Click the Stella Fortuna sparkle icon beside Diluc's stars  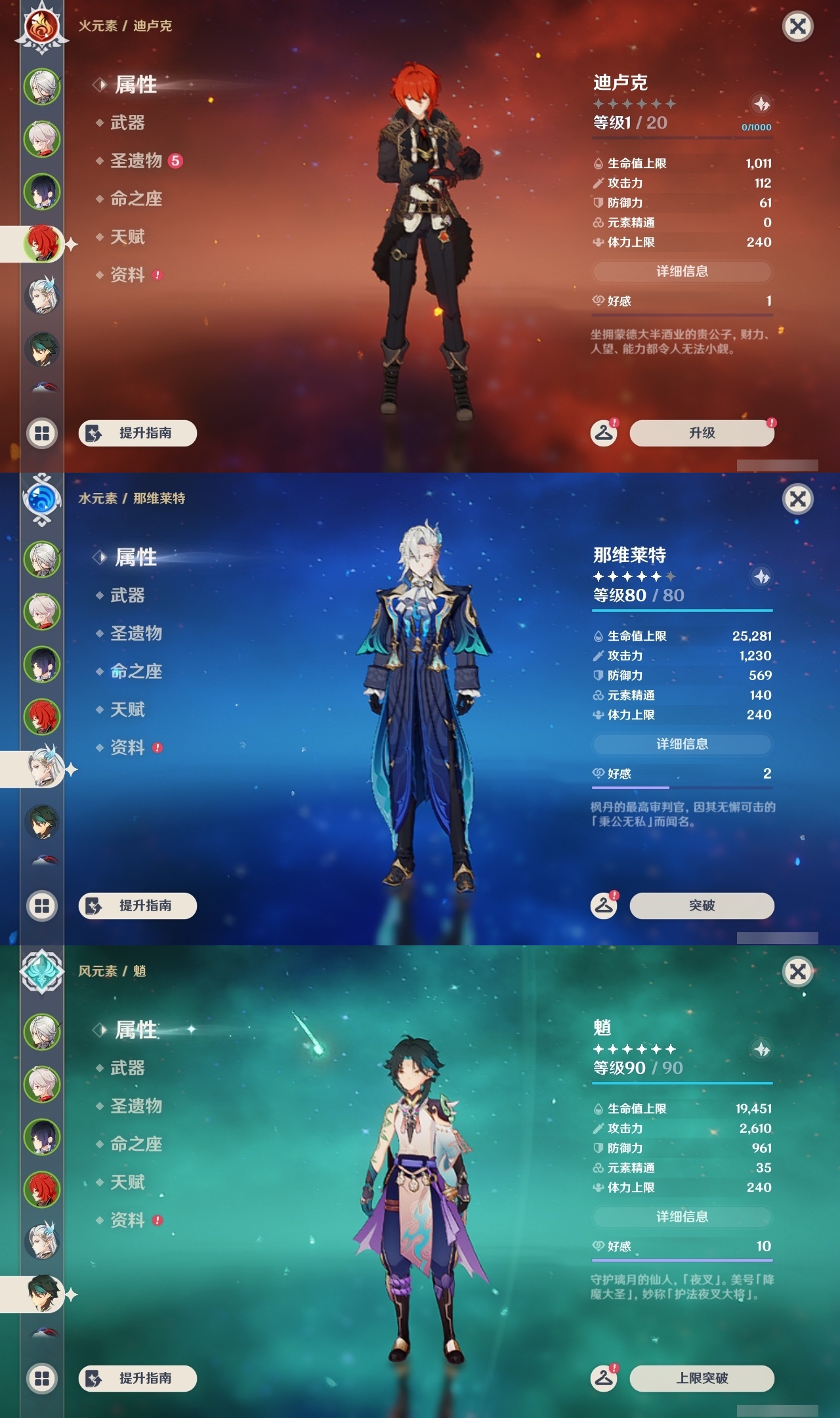pos(761,104)
